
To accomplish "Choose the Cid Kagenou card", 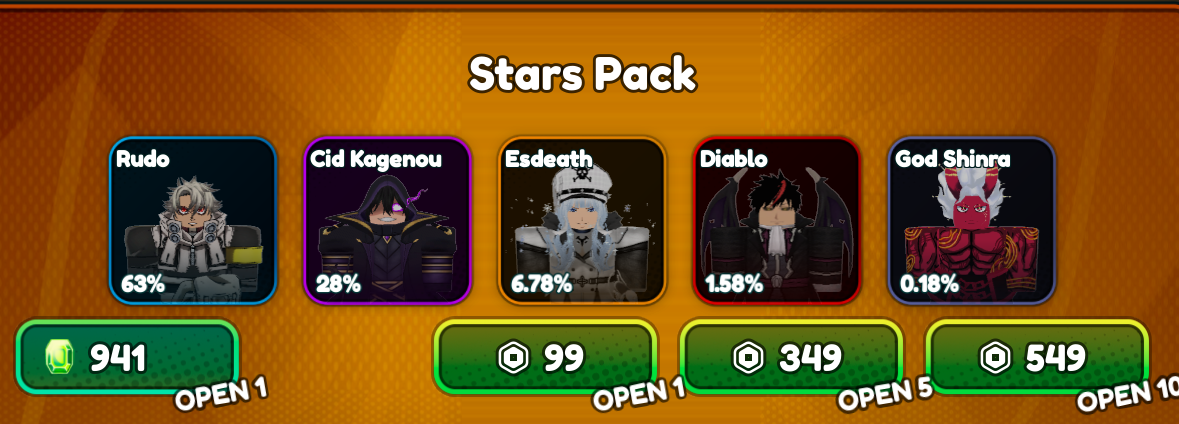I will click(x=387, y=220).
